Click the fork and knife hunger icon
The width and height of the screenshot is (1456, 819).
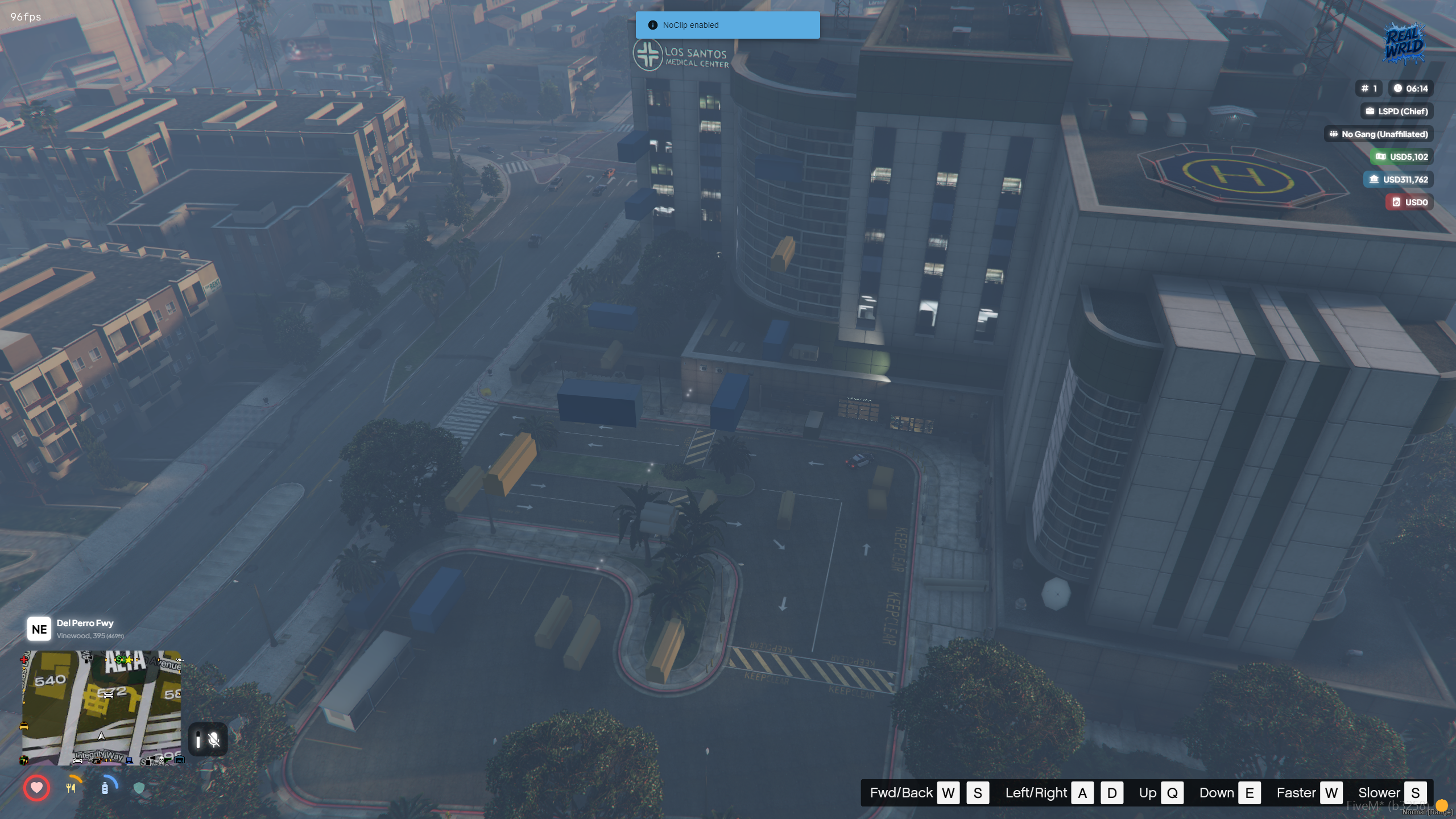pos(71,788)
